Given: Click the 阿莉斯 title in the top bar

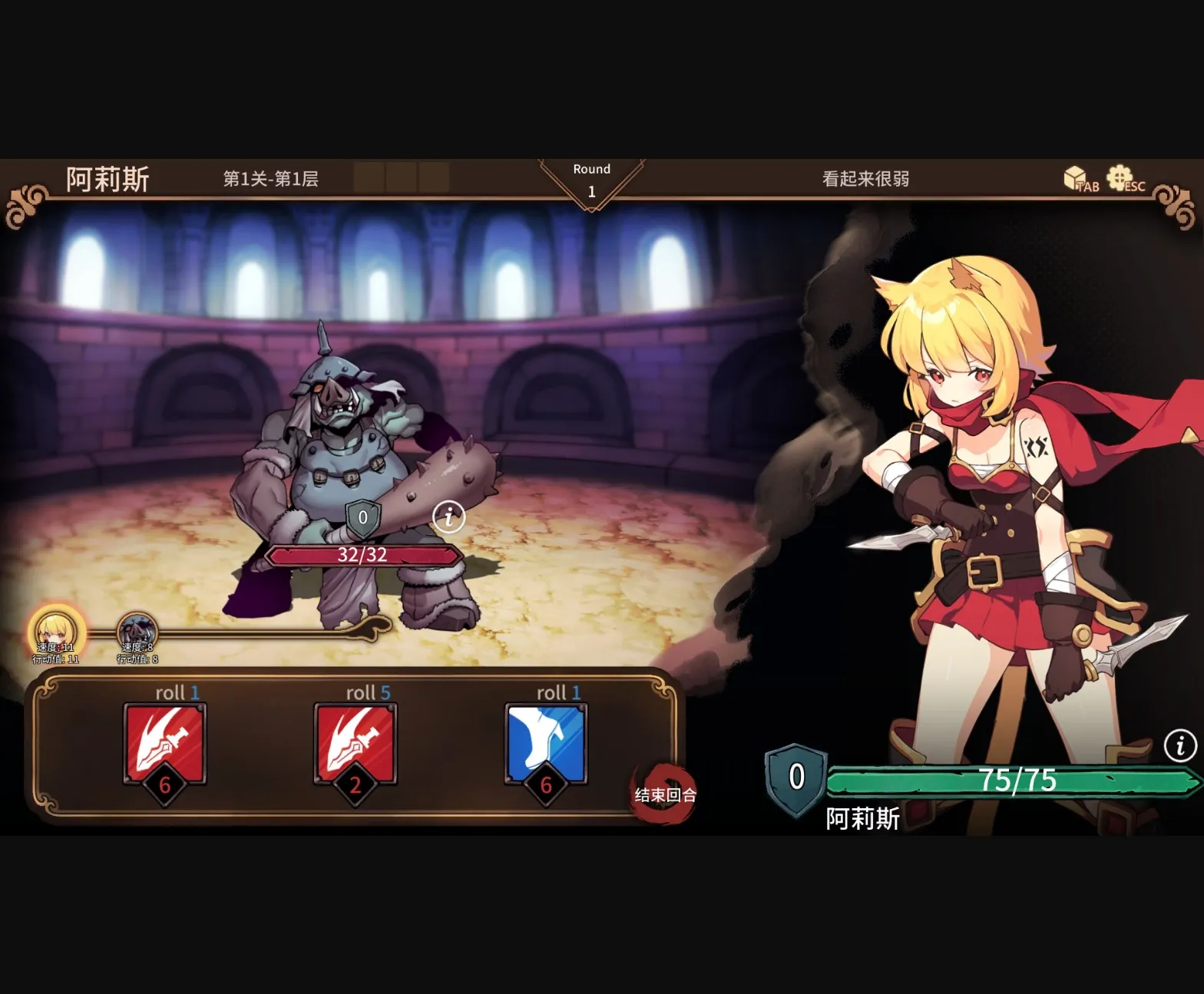Looking at the screenshot, I should tap(107, 178).
